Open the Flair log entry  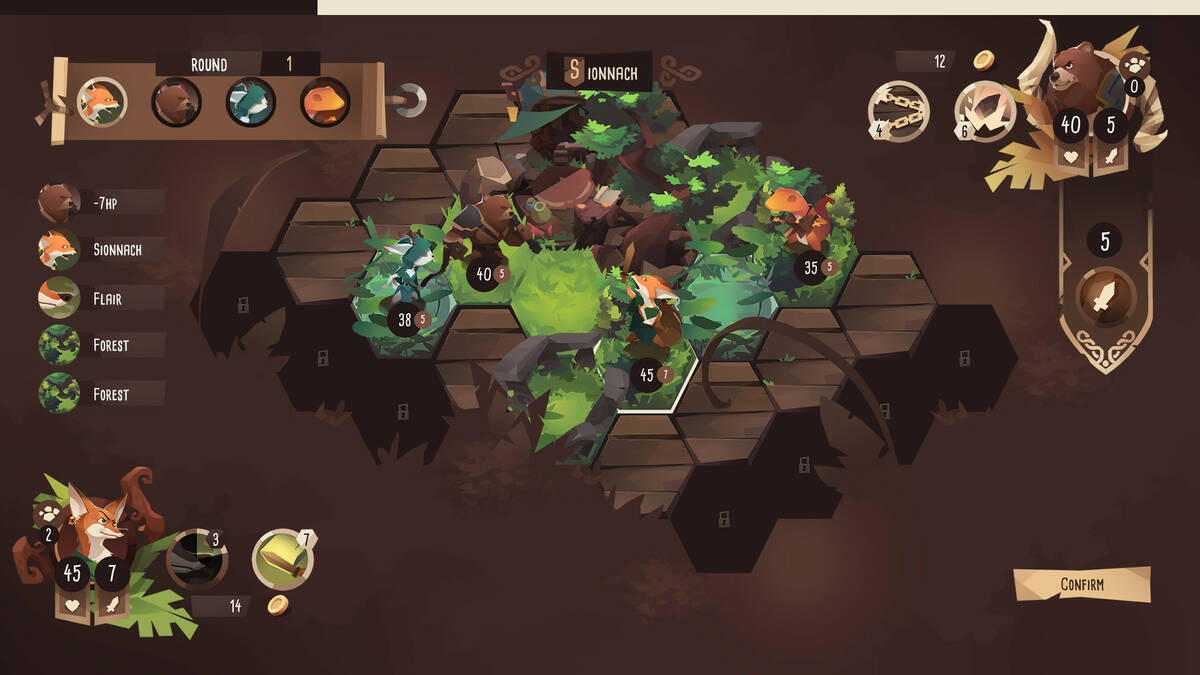[x=100, y=298]
